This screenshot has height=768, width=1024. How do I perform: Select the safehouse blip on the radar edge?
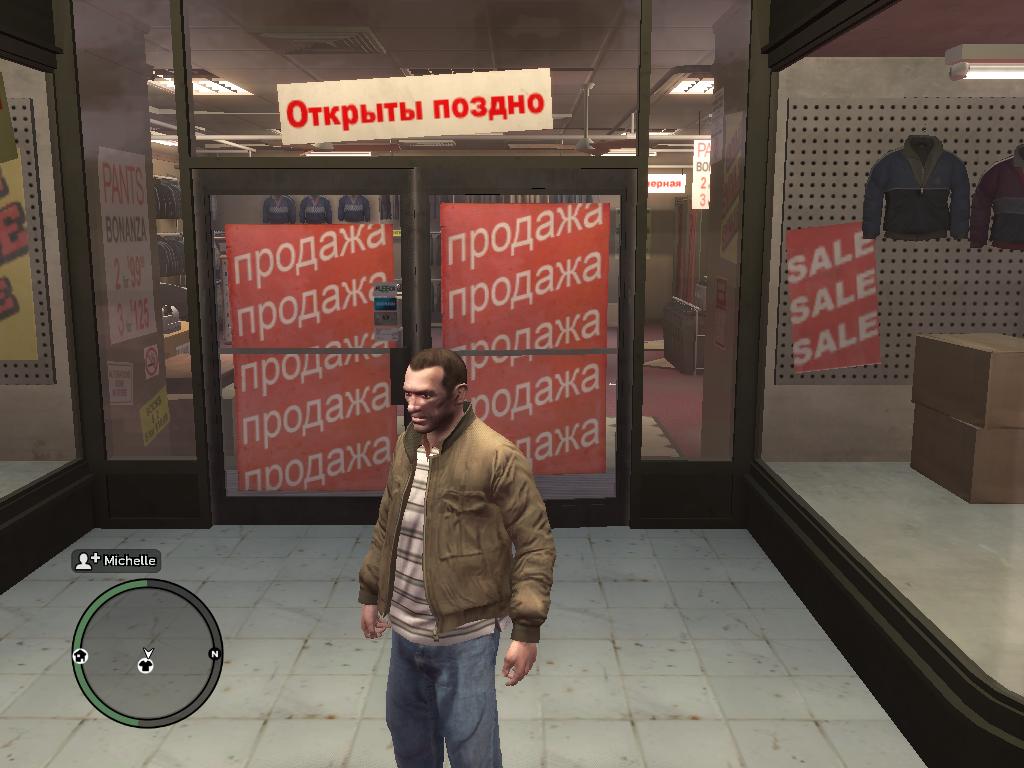pyautogui.click(x=80, y=655)
